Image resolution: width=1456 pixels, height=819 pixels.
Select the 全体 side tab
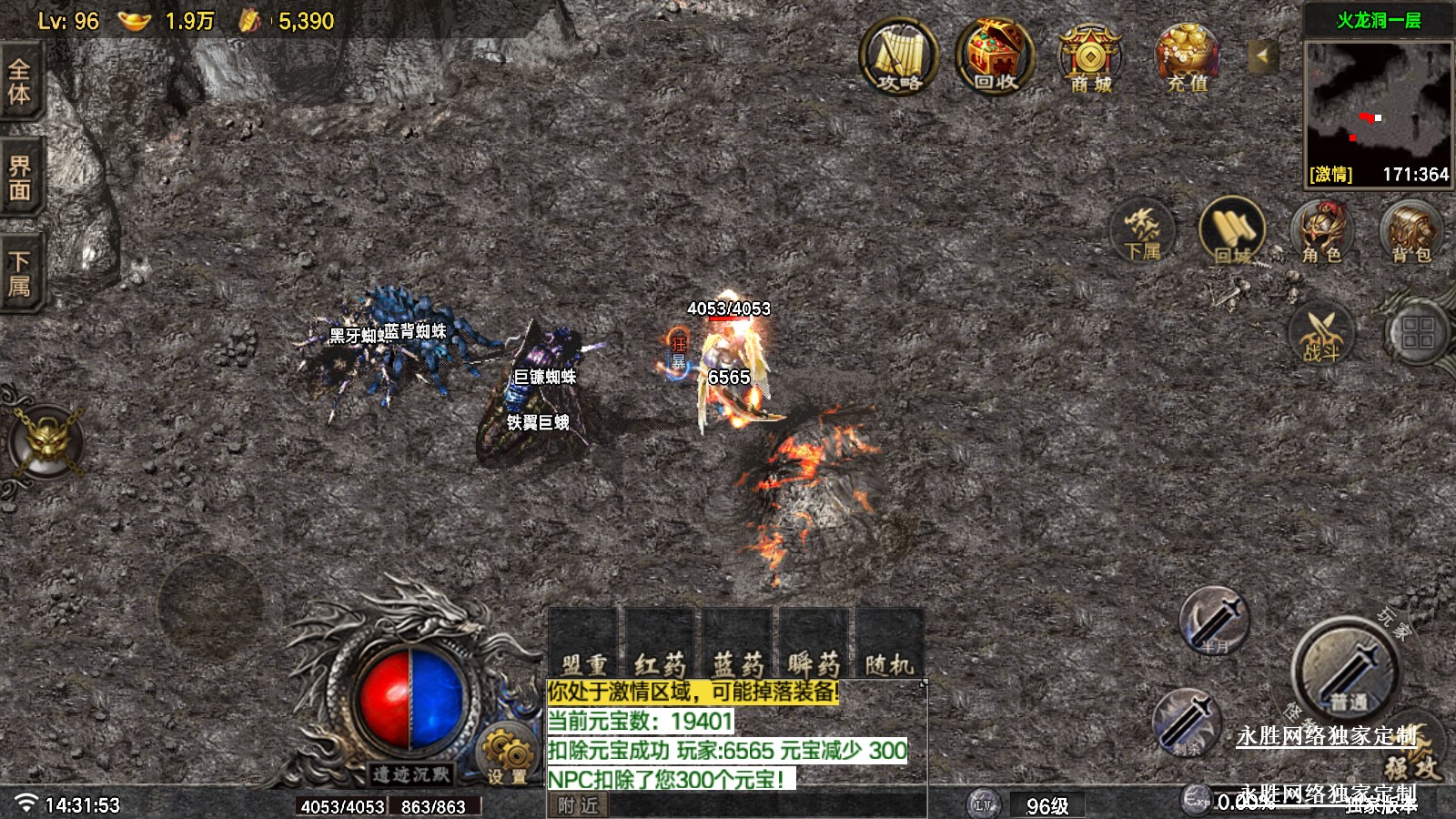coord(19,82)
